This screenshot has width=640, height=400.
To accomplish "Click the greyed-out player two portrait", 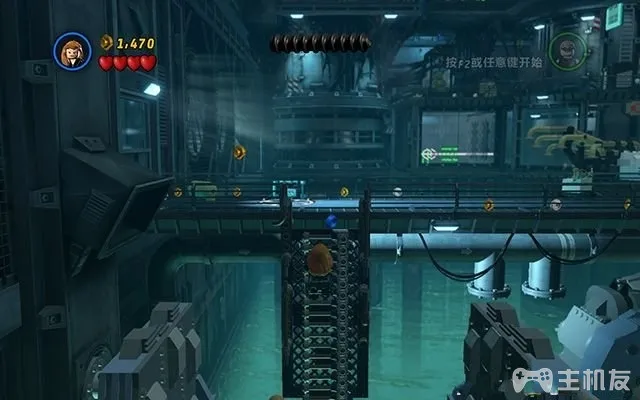I will (x=566, y=49).
